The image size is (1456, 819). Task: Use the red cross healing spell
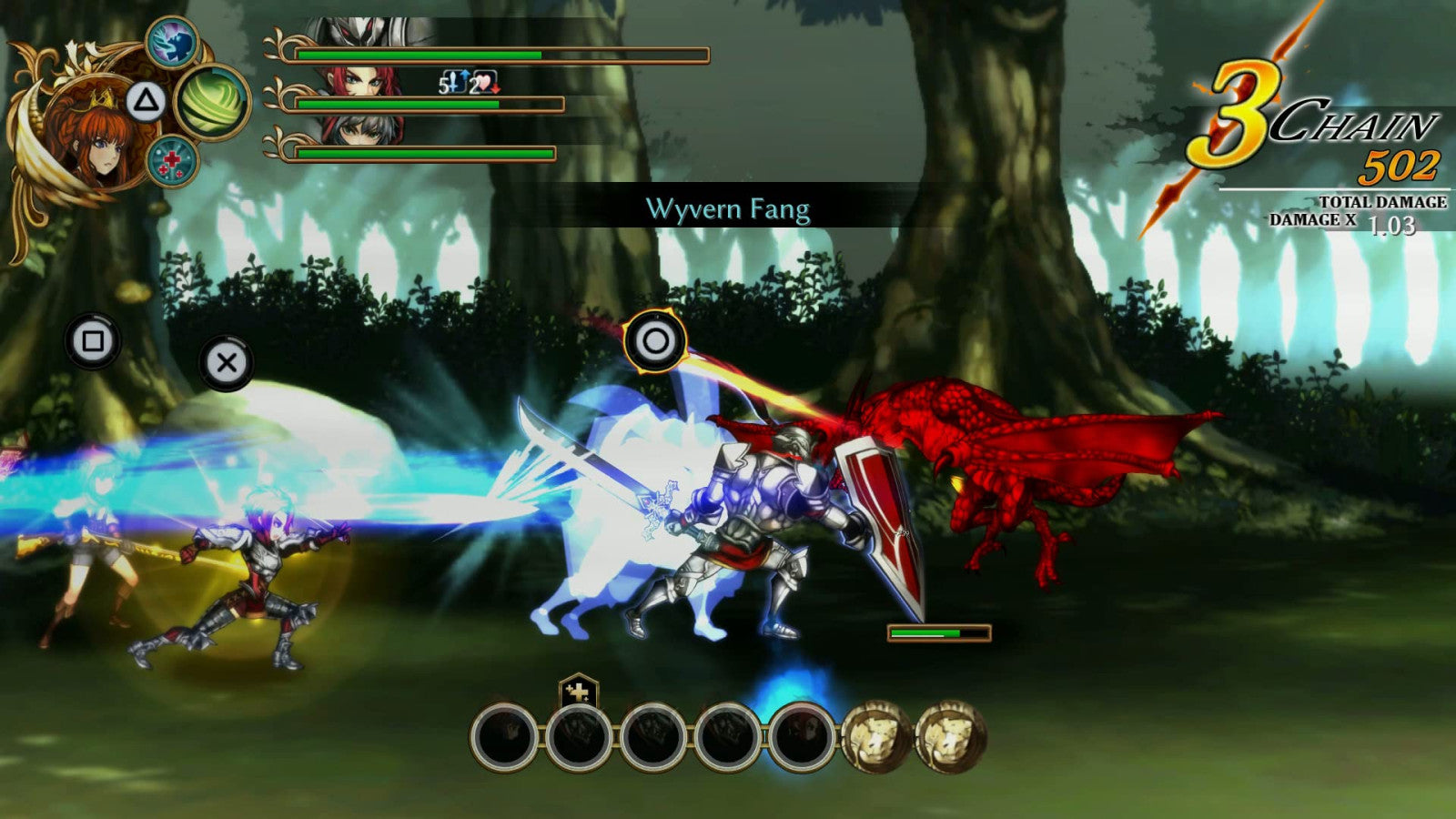point(172,162)
